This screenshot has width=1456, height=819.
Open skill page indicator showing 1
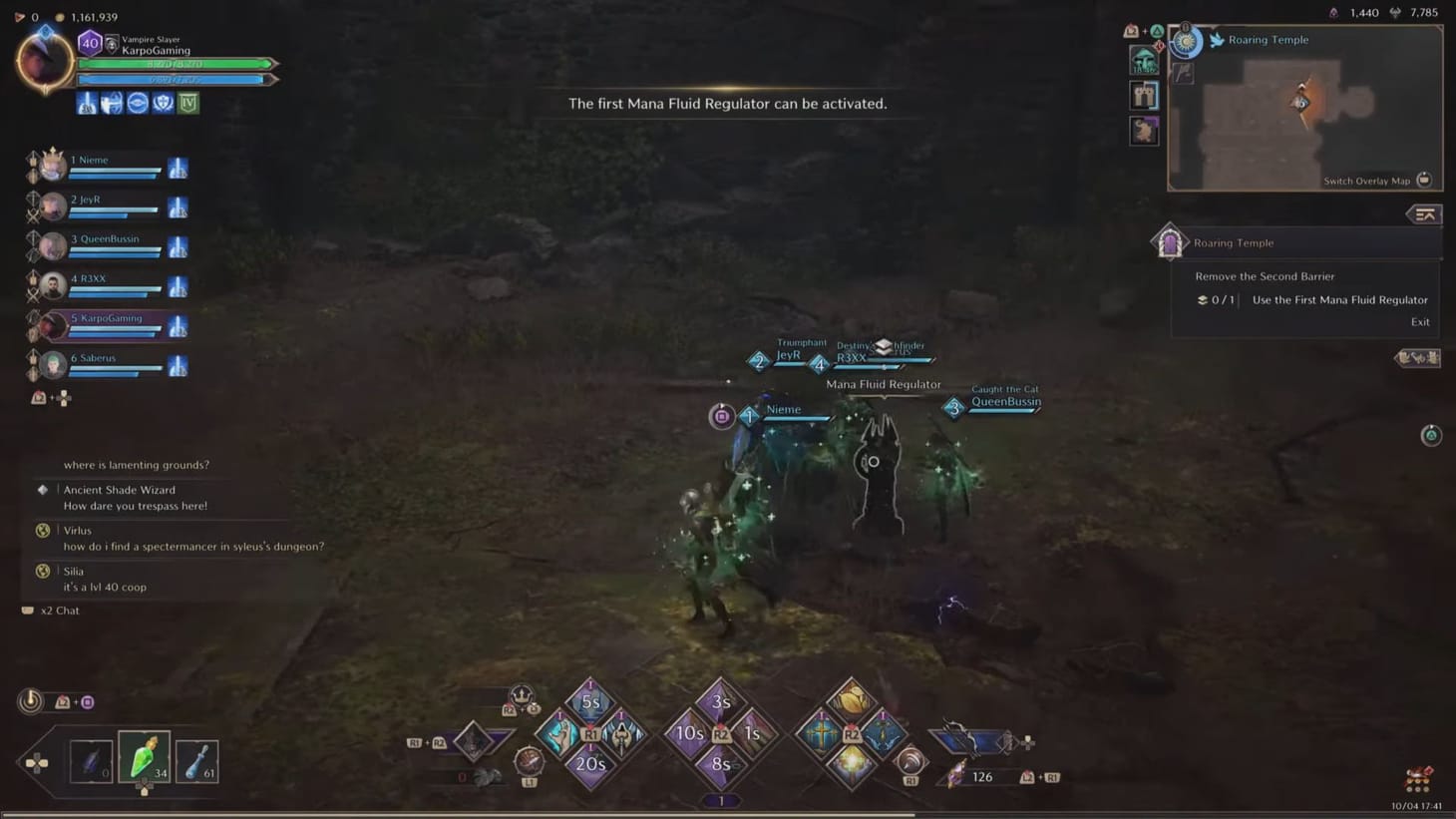pyautogui.click(x=720, y=800)
